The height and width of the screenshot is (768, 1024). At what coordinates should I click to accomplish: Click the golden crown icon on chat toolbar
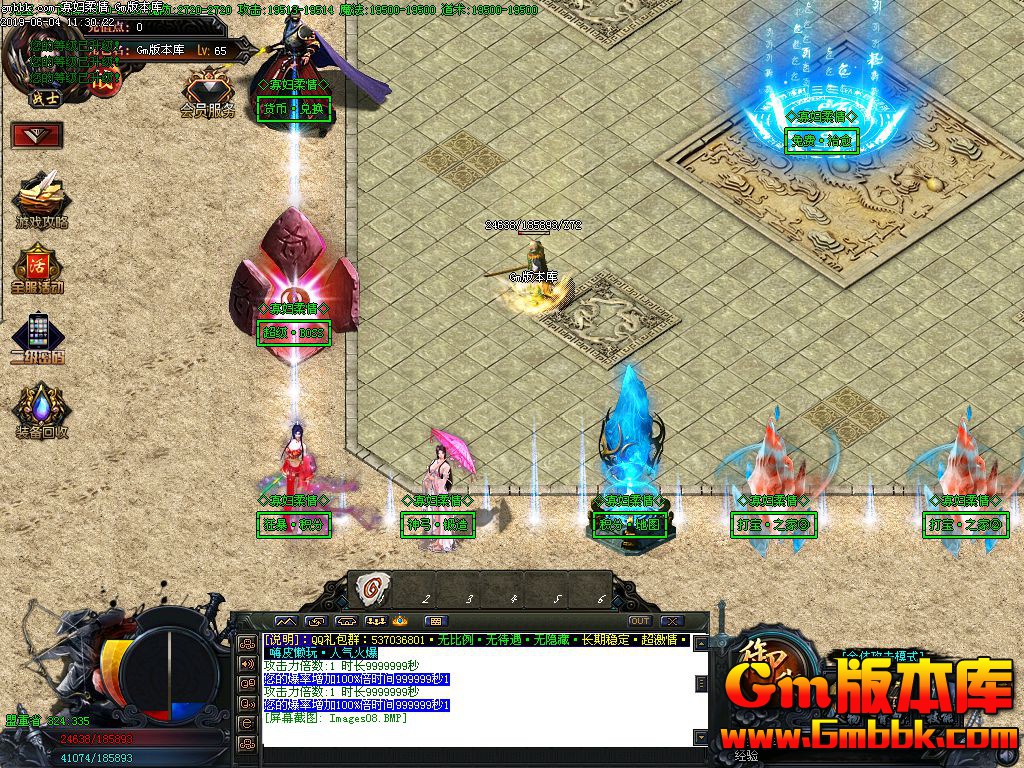[400, 621]
